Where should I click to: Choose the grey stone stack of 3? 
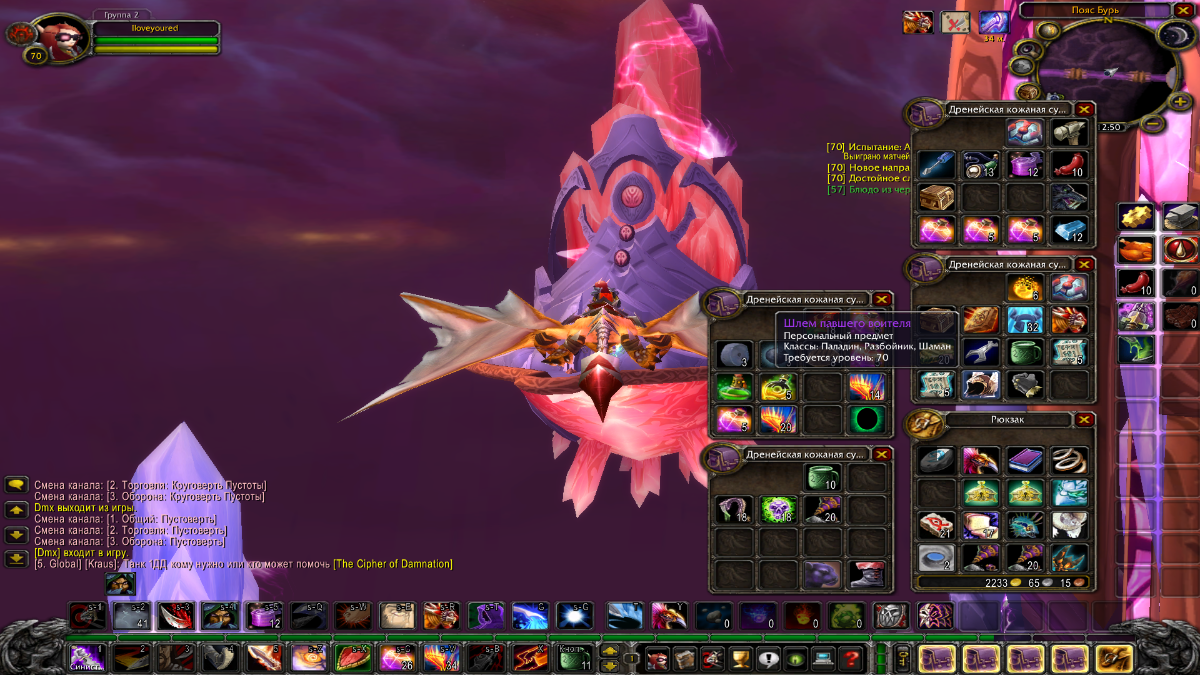733,354
